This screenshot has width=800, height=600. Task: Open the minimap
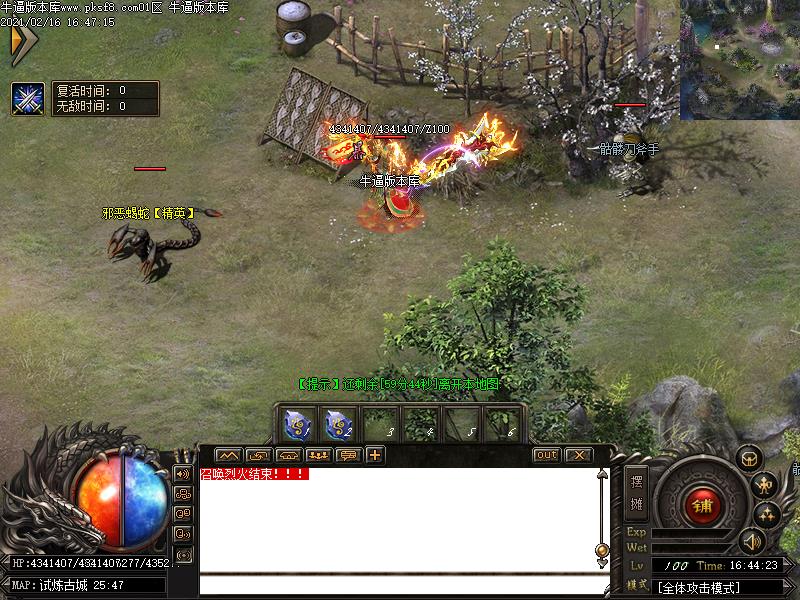740,58
